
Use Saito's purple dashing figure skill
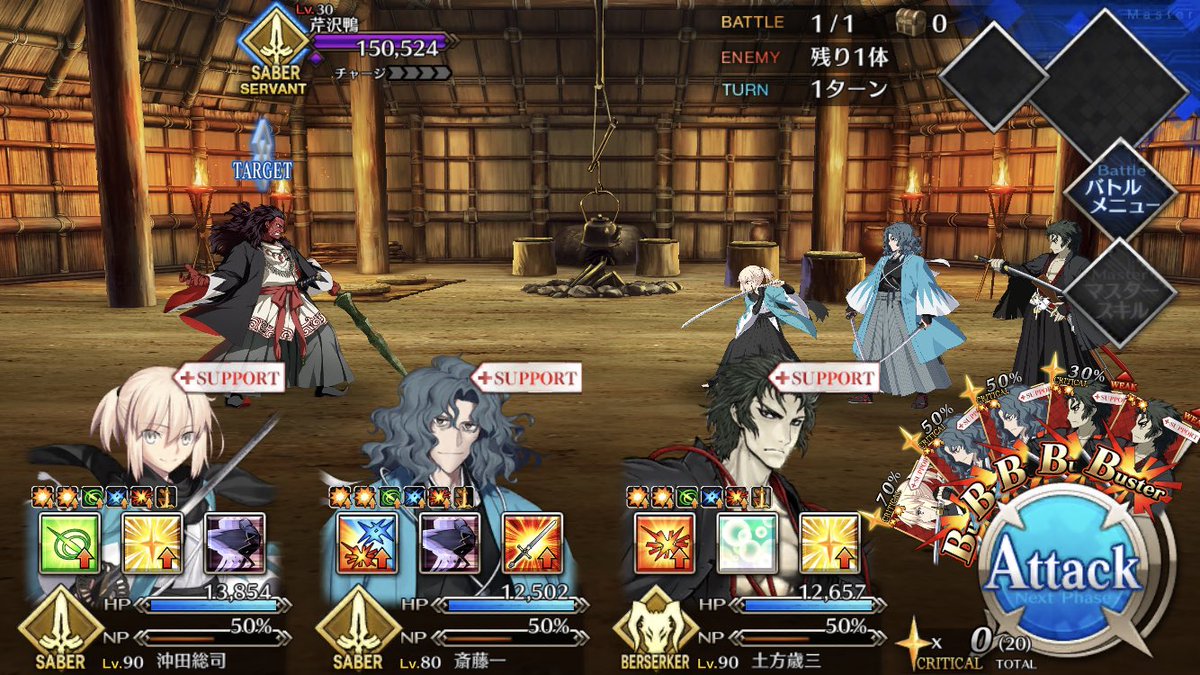point(449,543)
